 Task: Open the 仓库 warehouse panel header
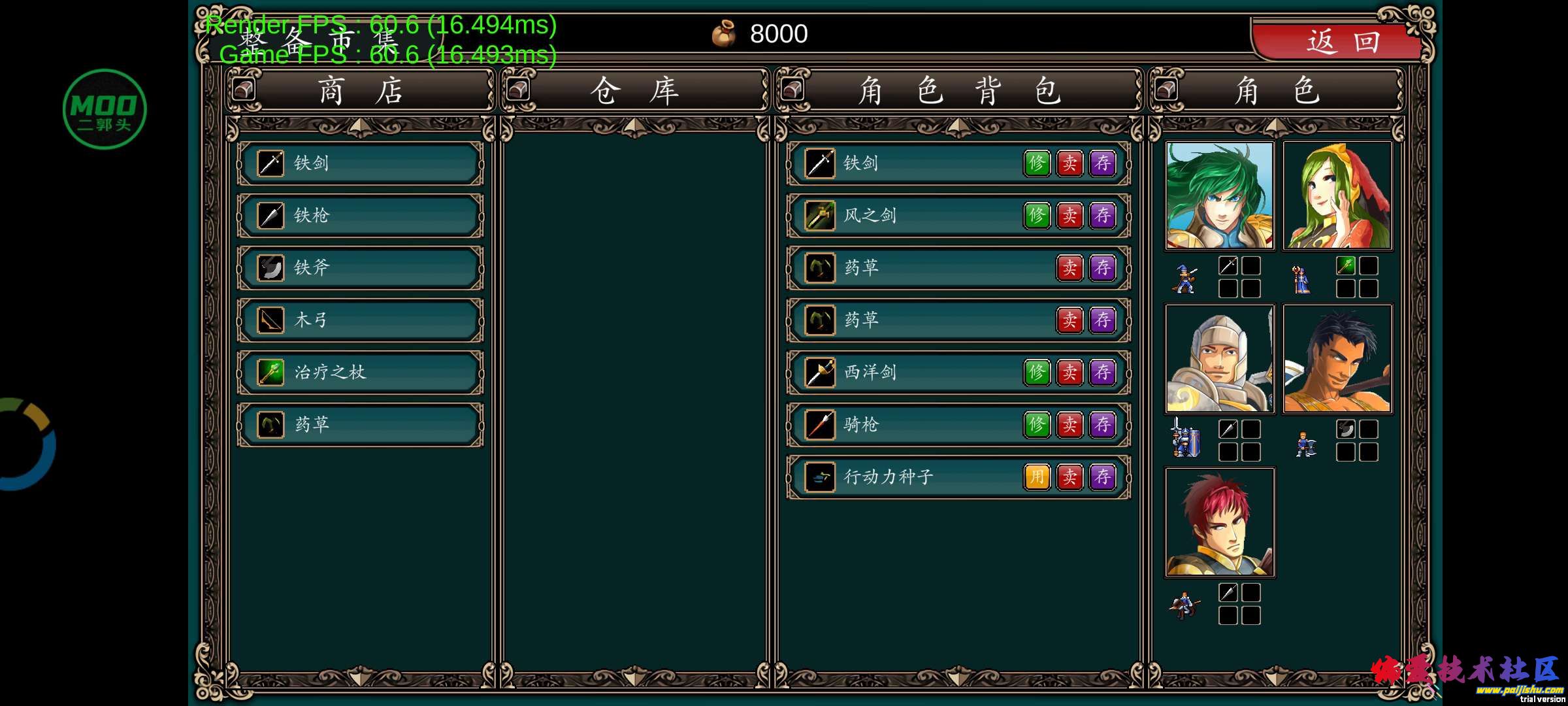click(634, 90)
